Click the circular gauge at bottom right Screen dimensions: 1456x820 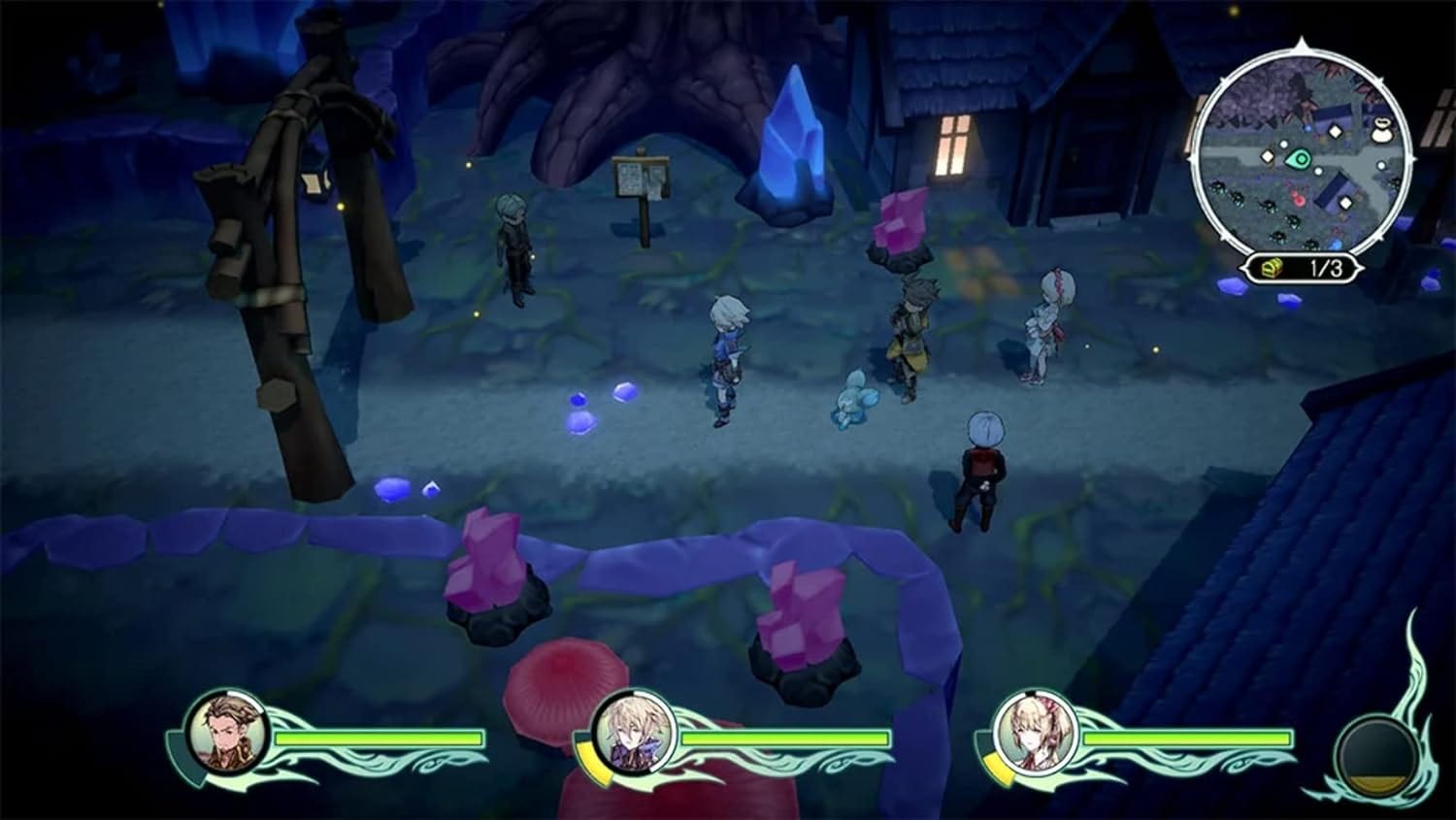1378,754
